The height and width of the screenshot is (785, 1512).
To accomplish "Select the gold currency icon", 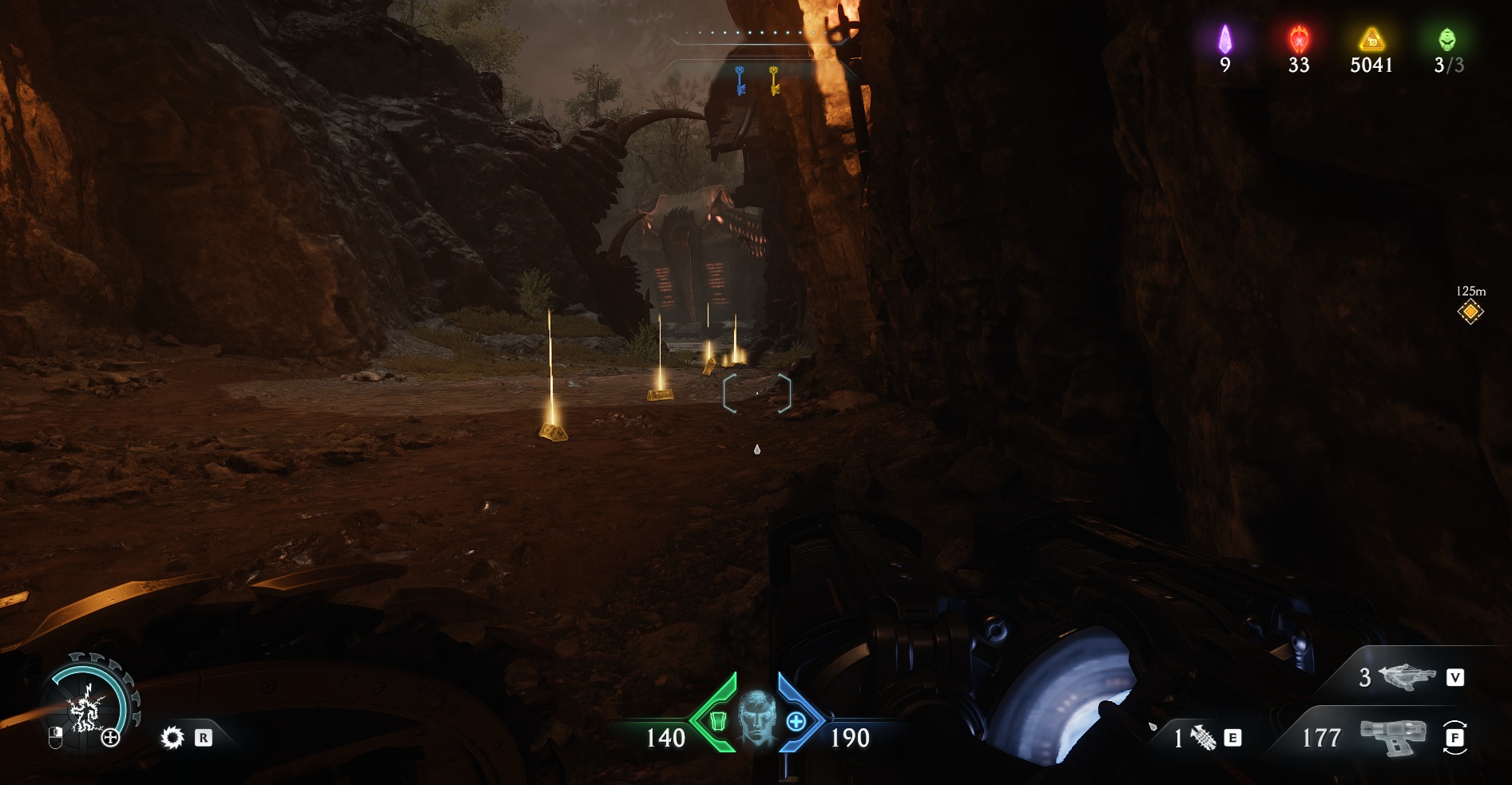I will [x=1371, y=39].
